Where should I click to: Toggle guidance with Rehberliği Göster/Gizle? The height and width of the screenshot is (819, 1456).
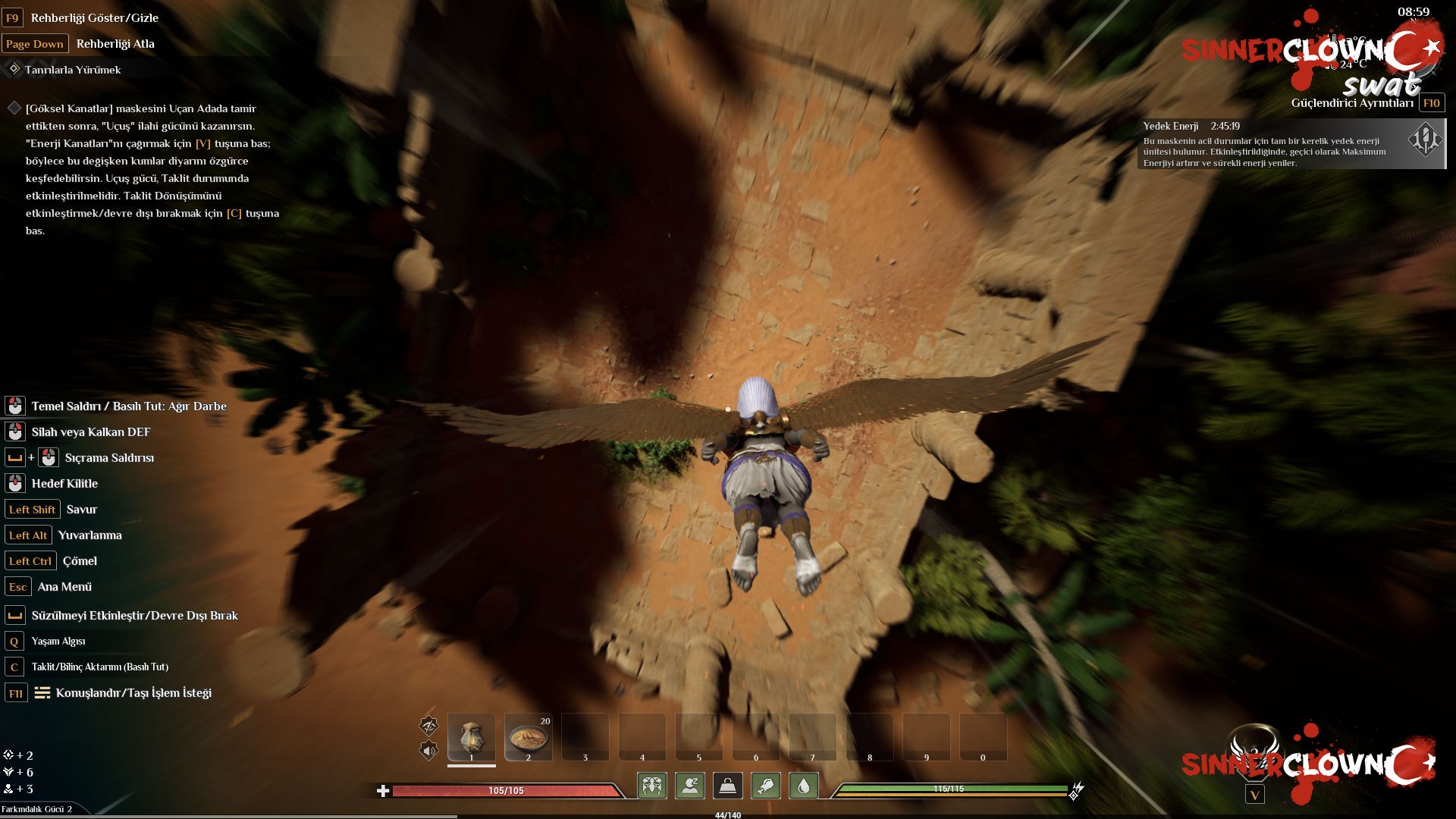tap(94, 17)
